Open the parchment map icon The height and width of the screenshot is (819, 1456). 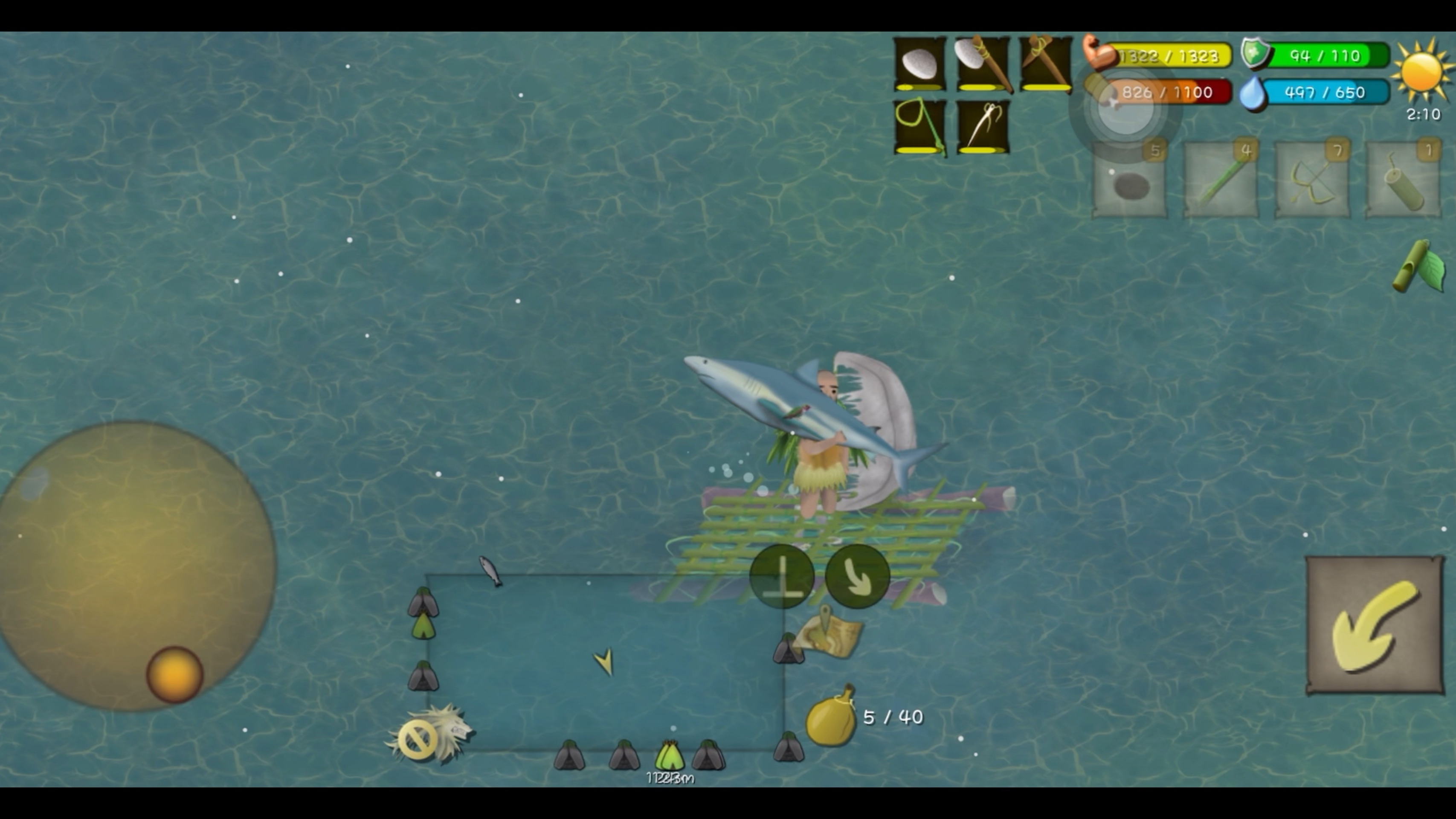(829, 634)
